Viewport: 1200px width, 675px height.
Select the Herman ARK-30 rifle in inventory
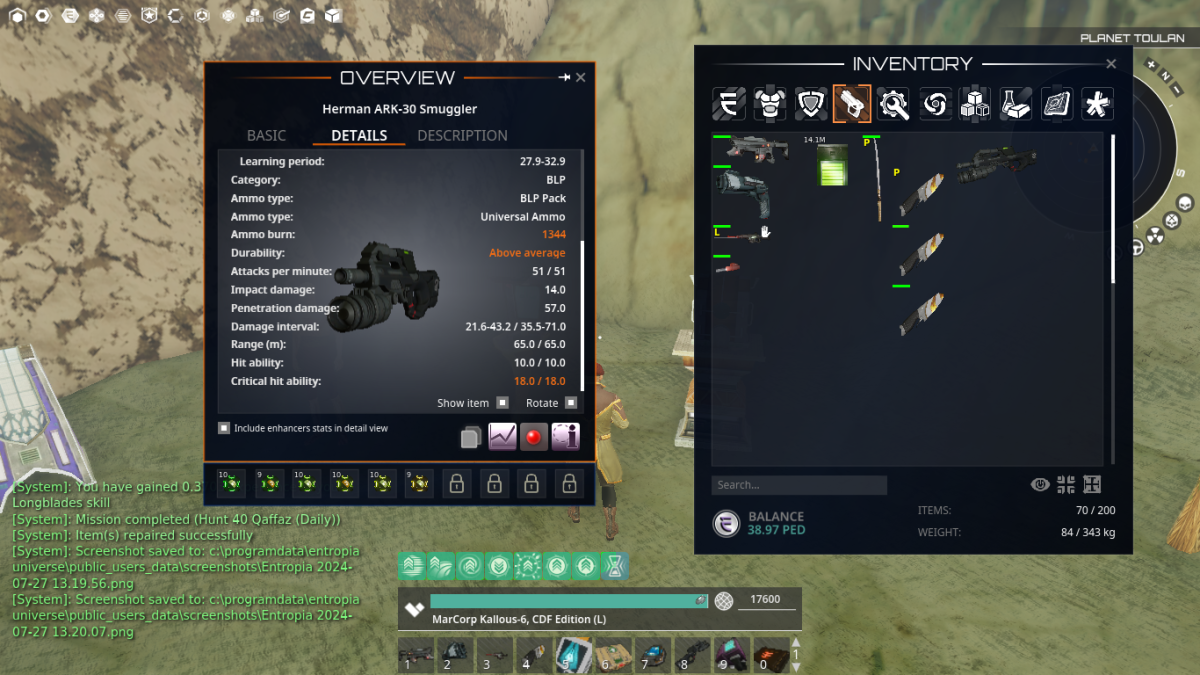[994, 164]
